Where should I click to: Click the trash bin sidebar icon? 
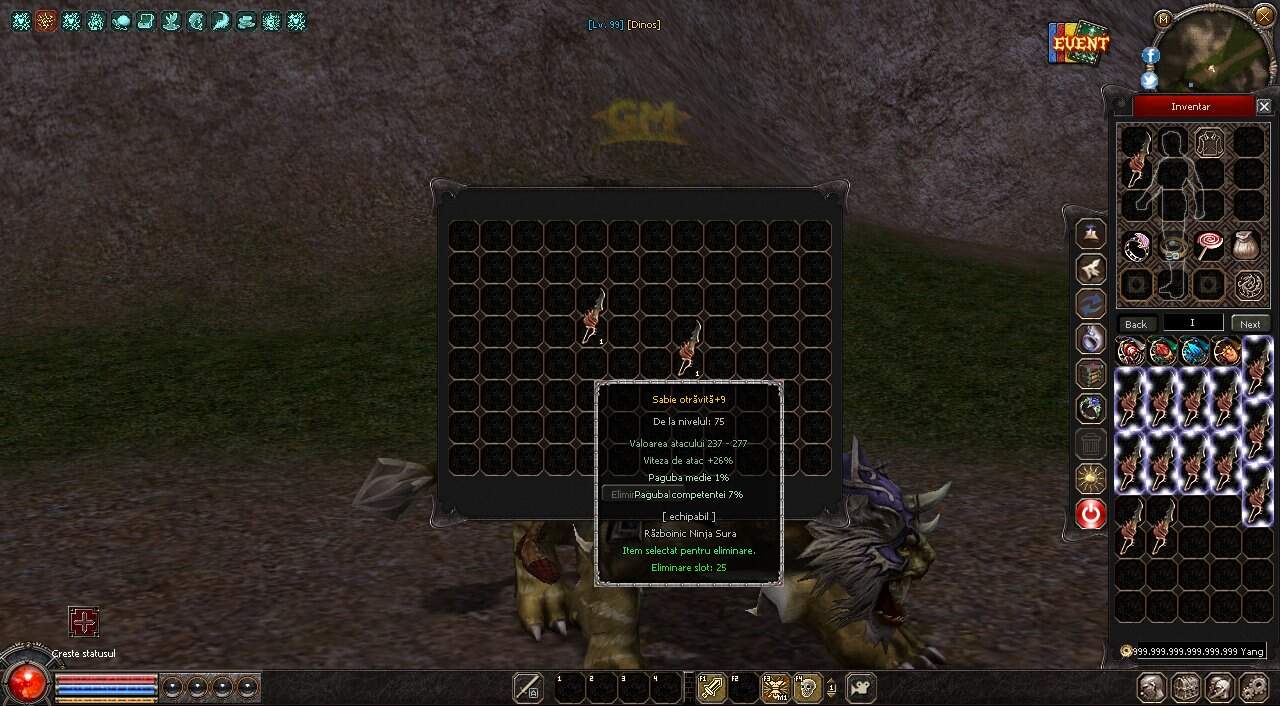[x=1090, y=444]
